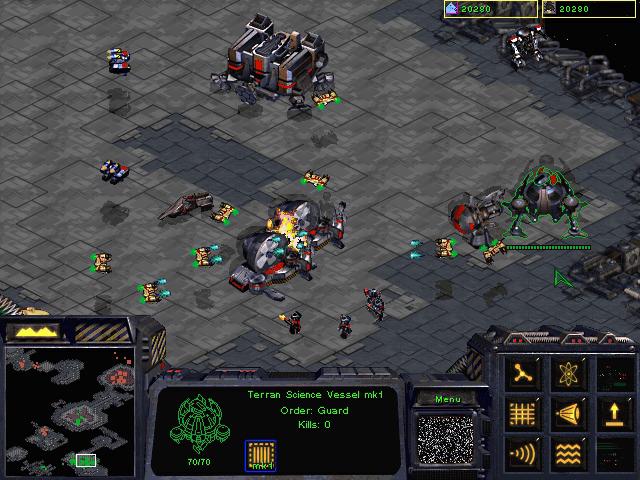Screen dimensions: 640x480
Task: Choose the up arrow command icon
Action: pos(611,413)
